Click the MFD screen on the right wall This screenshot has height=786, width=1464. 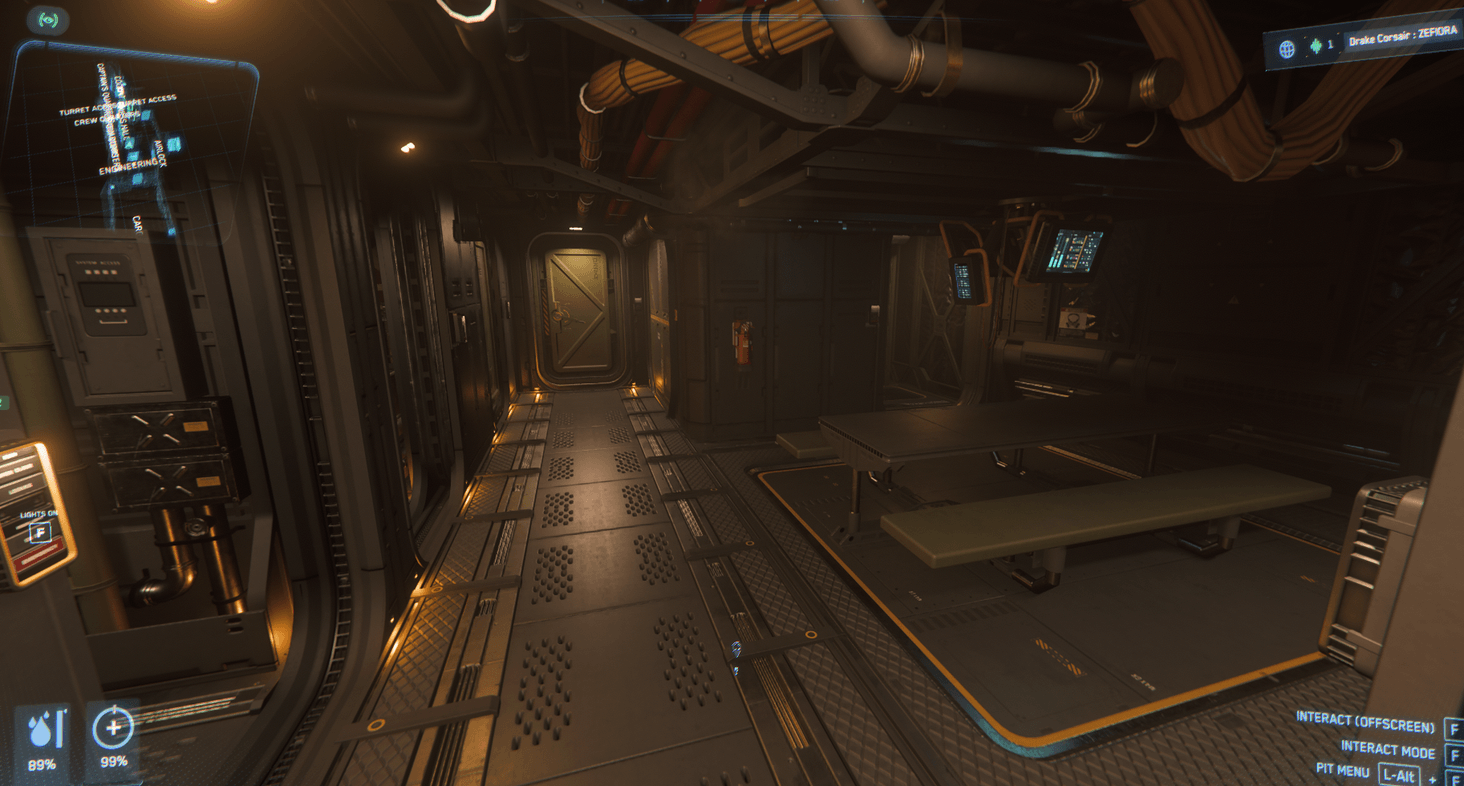tap(1075, 250)
